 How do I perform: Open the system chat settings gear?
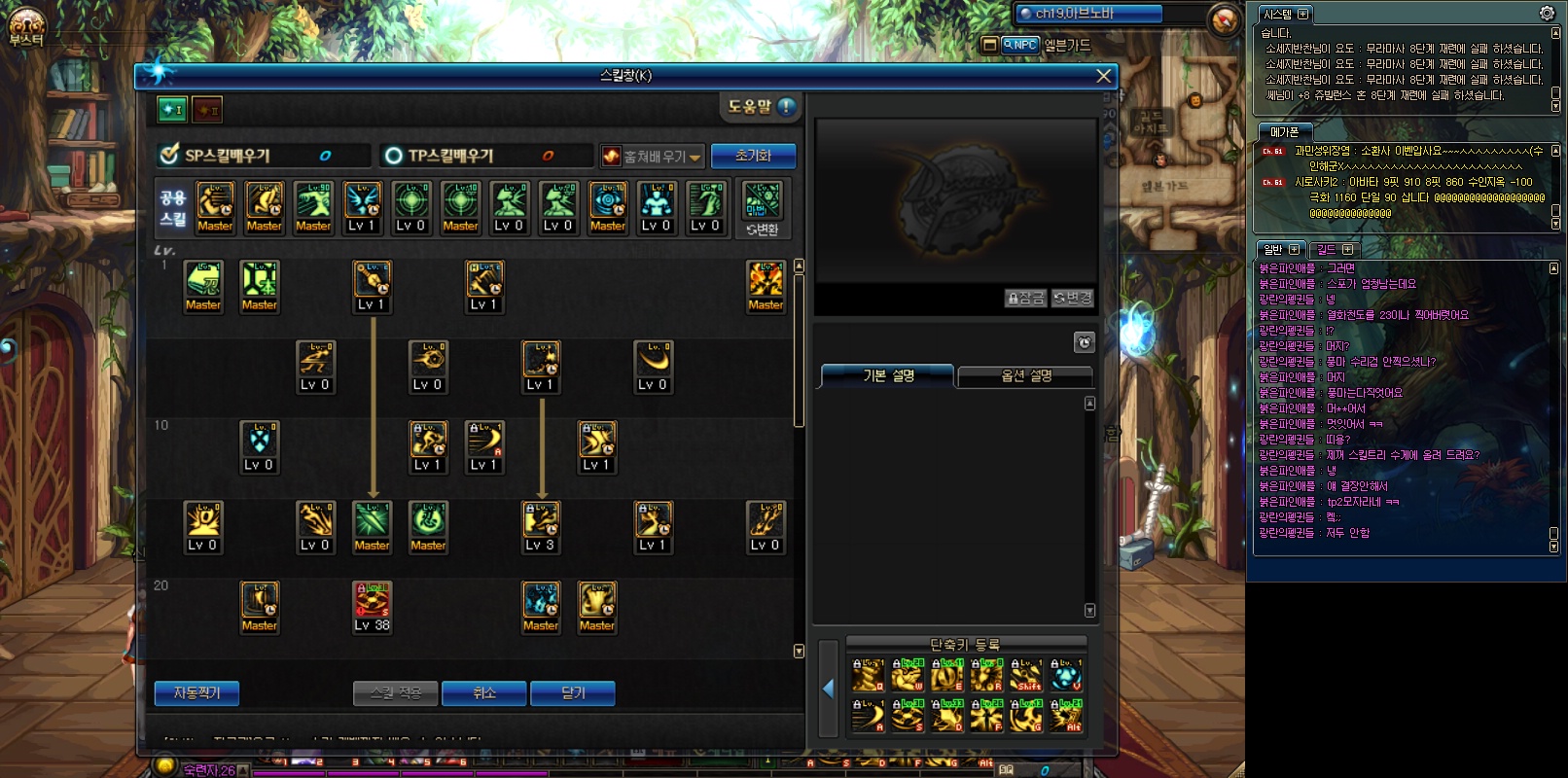click(1547, 14)
